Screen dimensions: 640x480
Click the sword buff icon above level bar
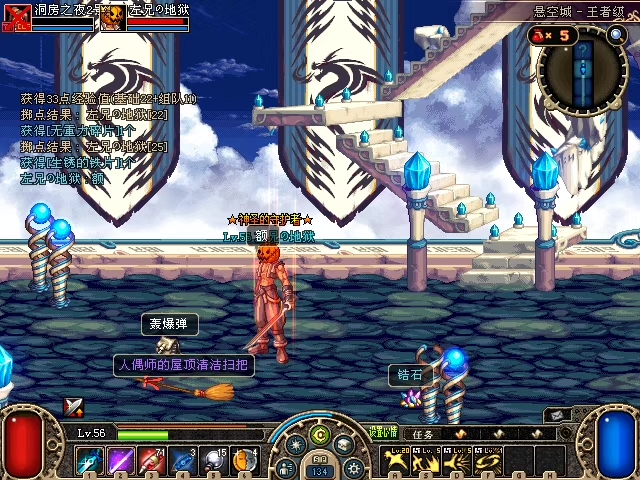click(x=74, y=406)
